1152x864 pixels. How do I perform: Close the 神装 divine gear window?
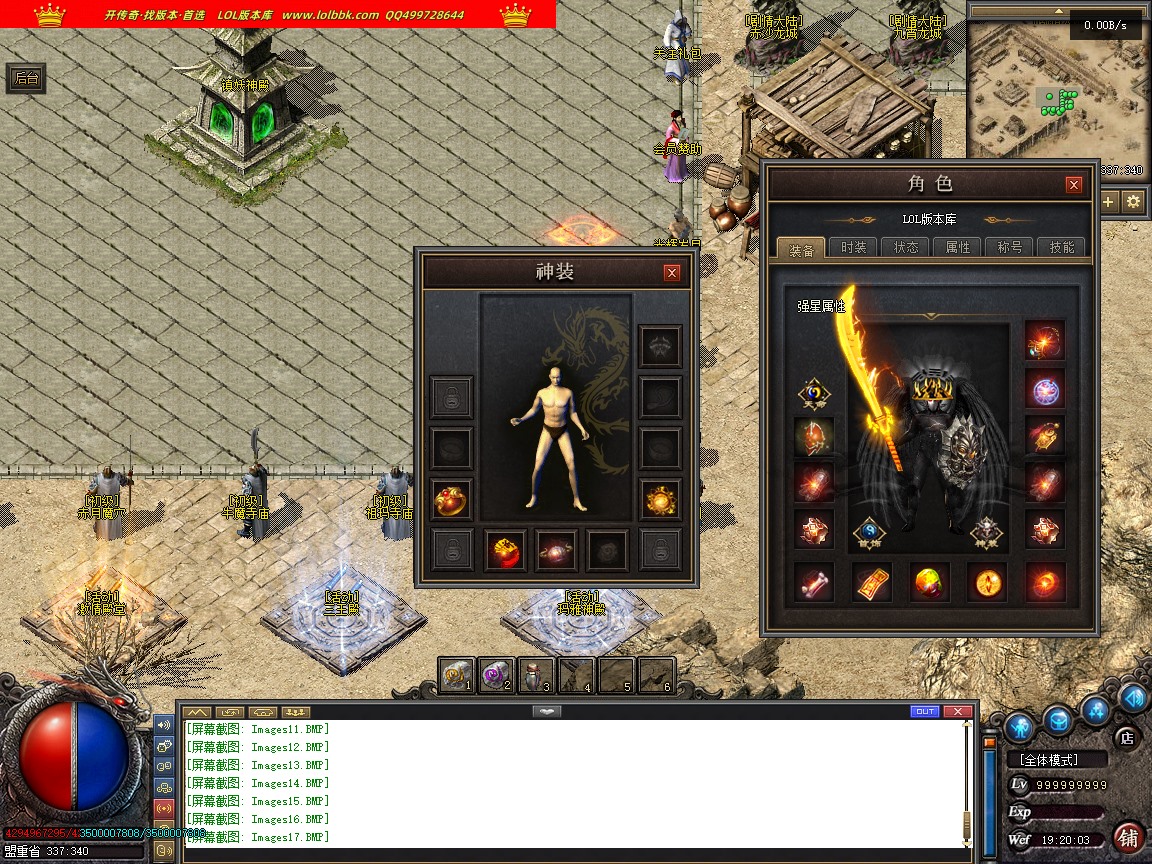coord(672,272)
